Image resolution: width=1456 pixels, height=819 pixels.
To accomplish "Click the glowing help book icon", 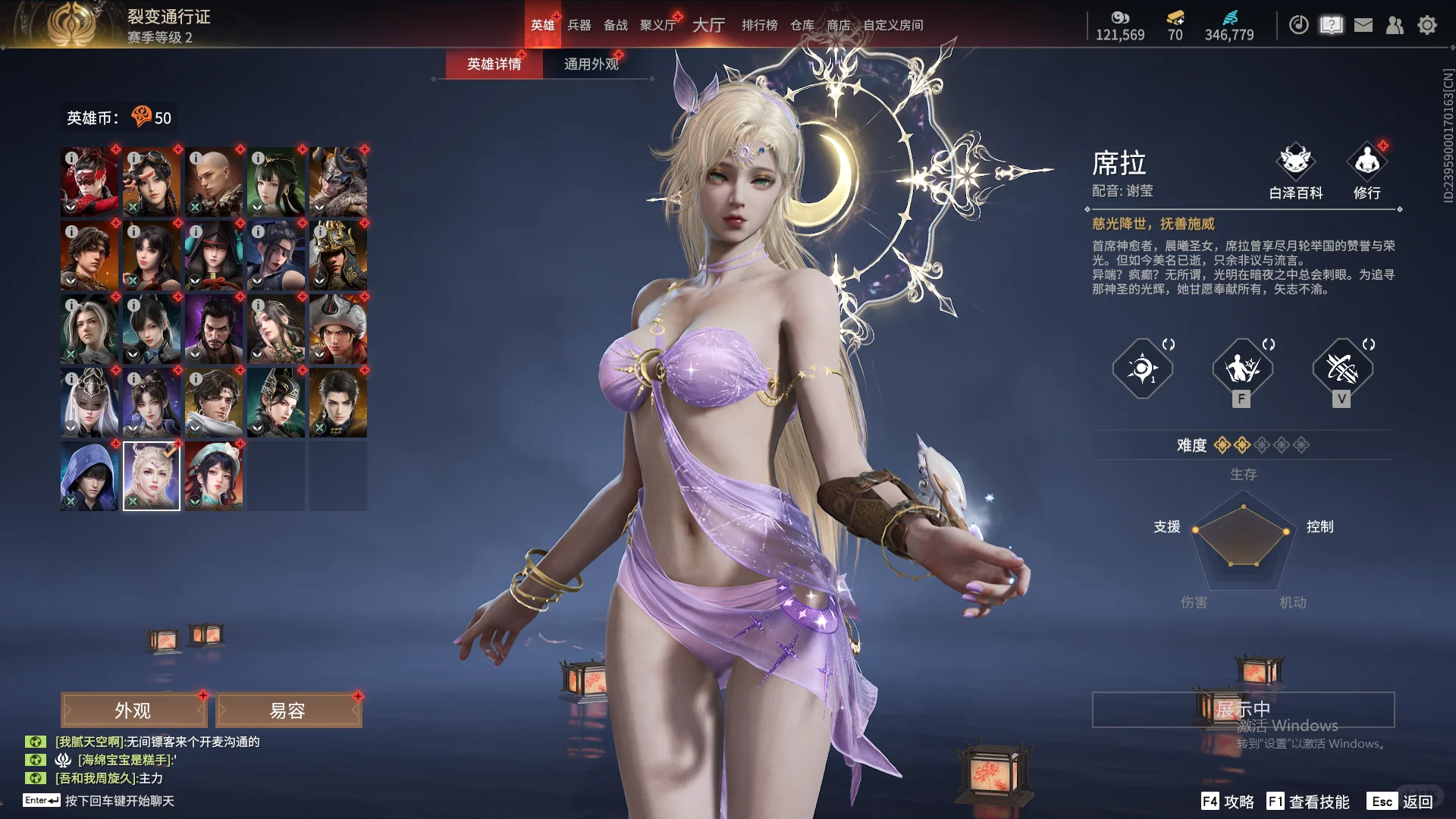I will [x=1332, y=25].
